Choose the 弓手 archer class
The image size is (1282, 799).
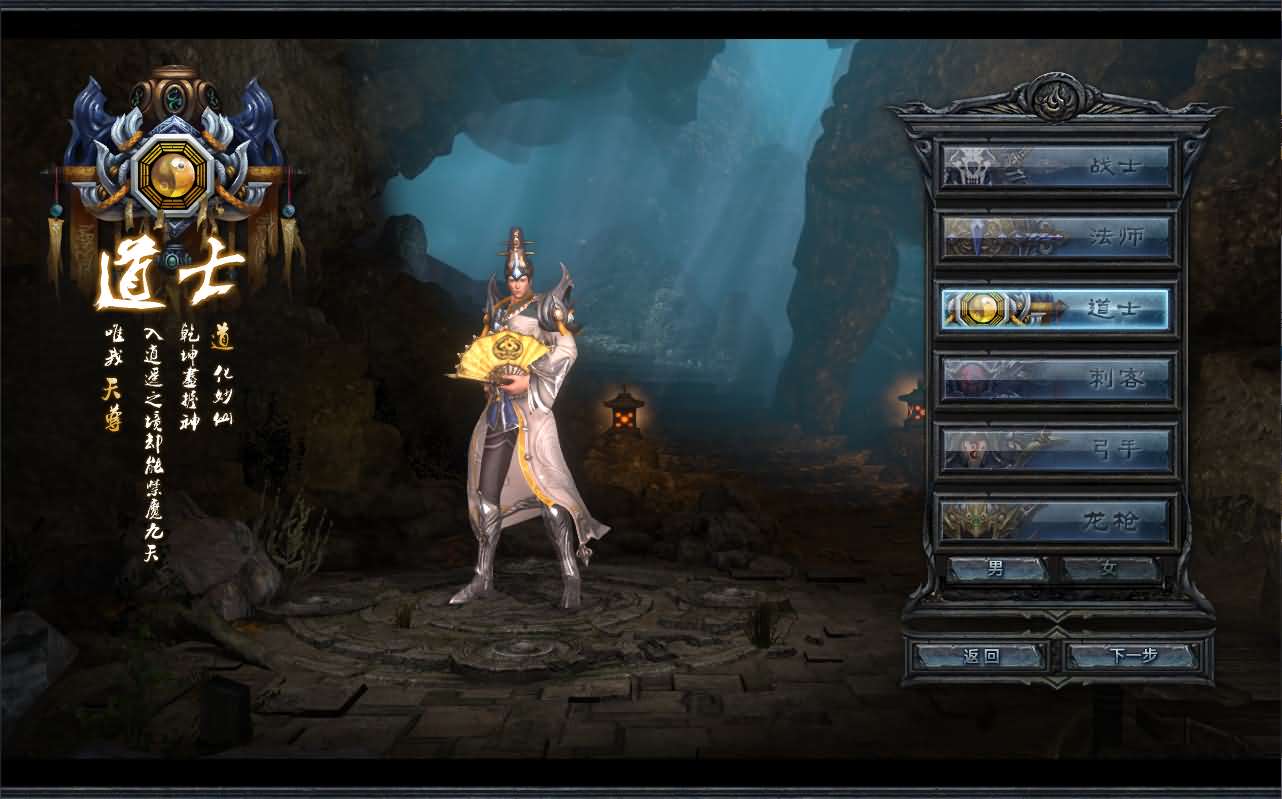point(1056,450)
